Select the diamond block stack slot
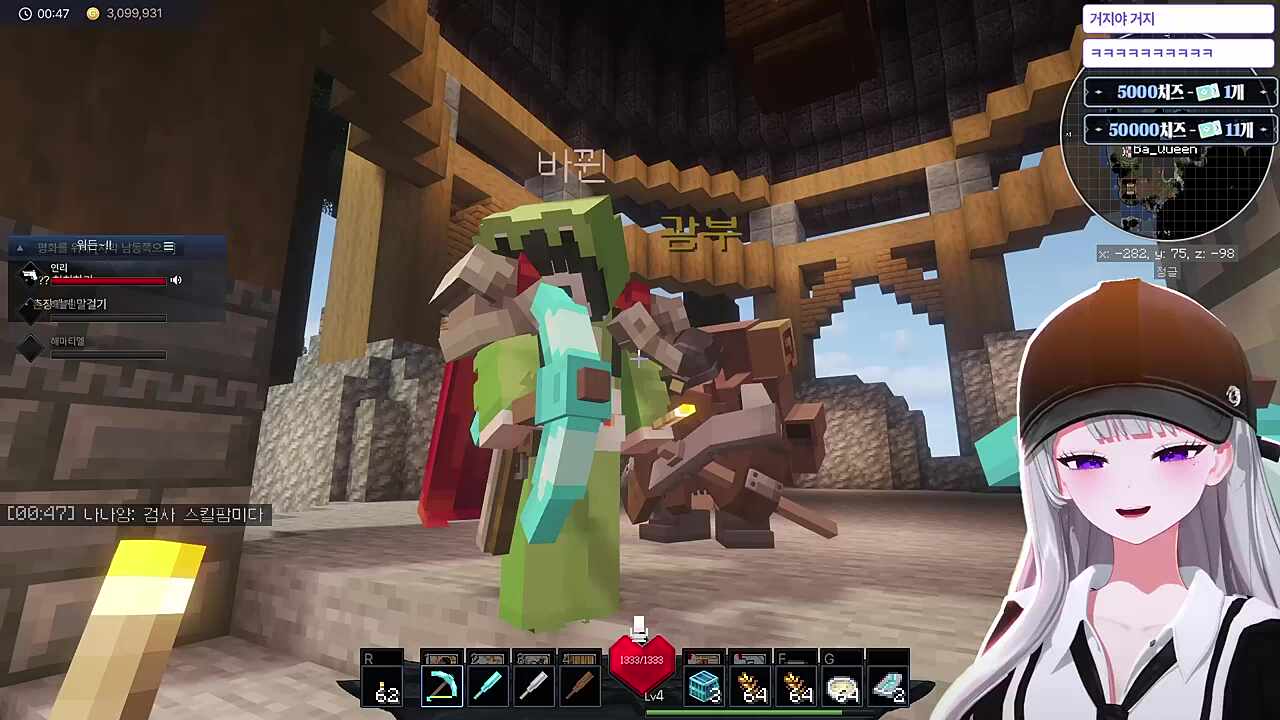This screenshot has width=1280, height=720. (704, 686)
